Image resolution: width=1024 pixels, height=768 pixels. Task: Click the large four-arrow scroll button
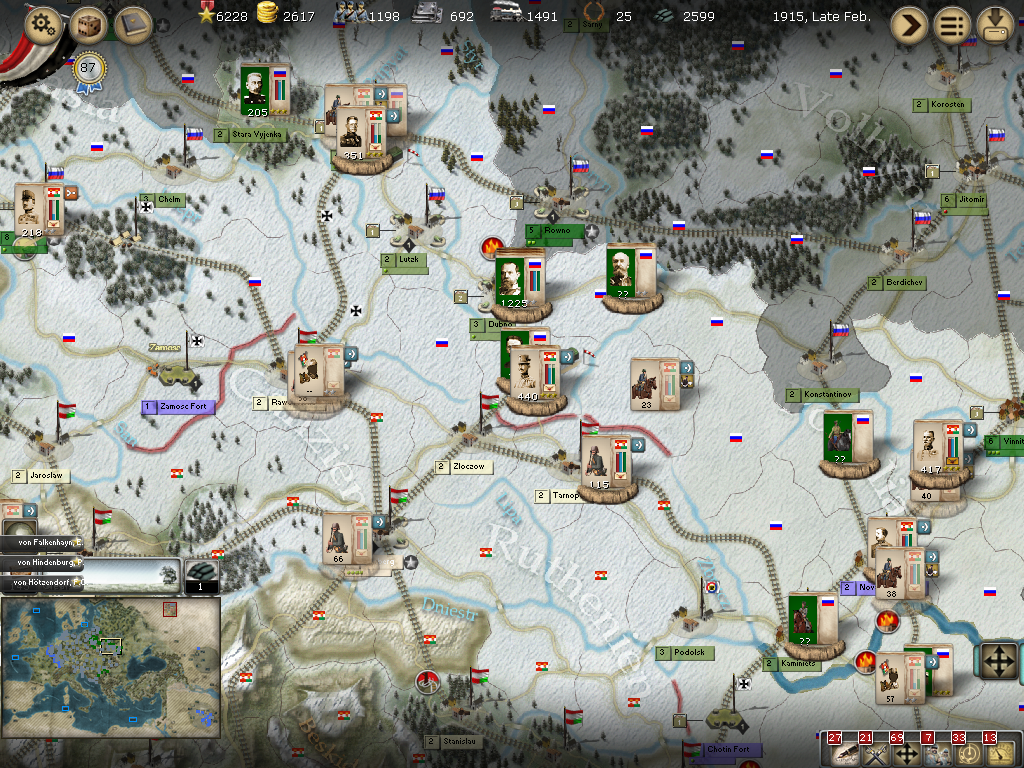(999, 661)
